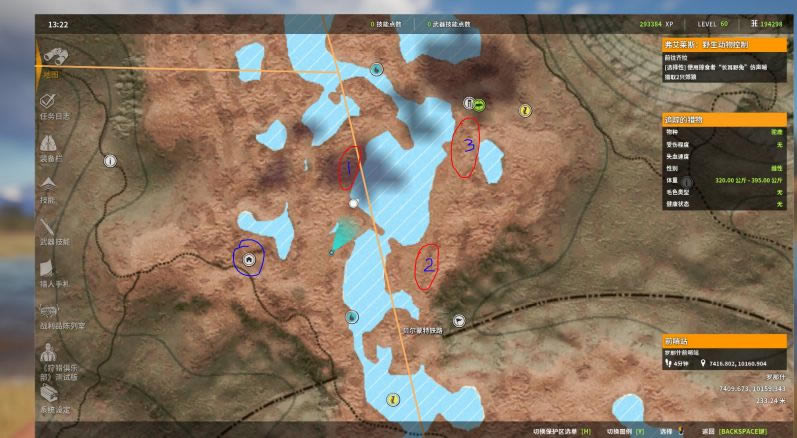Open the mission log (任务日志)
This screenshot has width=797, height=438.
(x=52, y=105)
